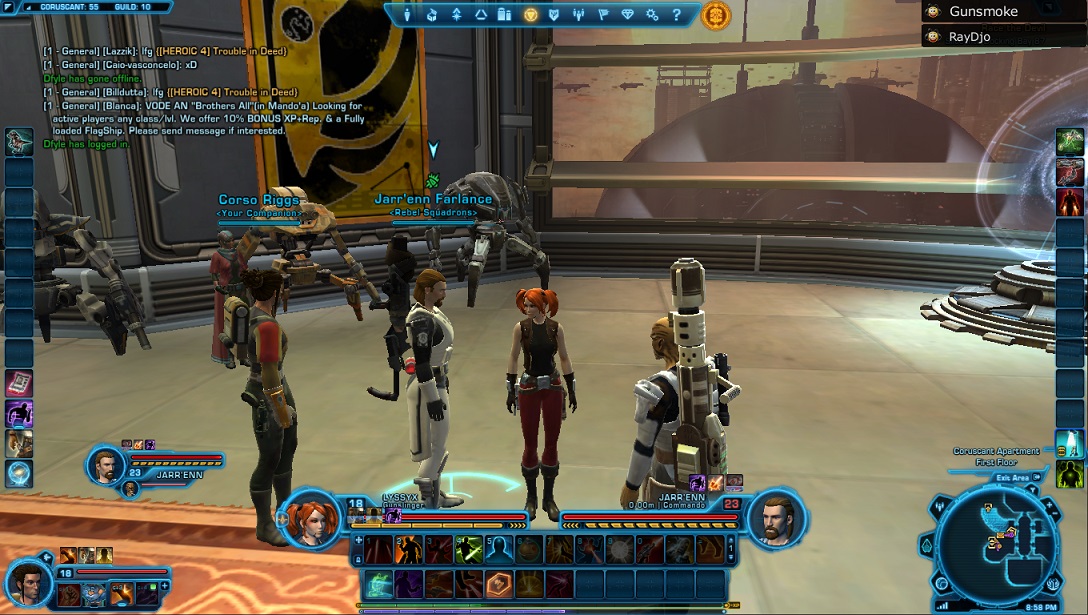Open the minimap view
Image resolution: width=1088 pixels, height=615 pixels.
pyautogui.click(x=1001, y=545)
